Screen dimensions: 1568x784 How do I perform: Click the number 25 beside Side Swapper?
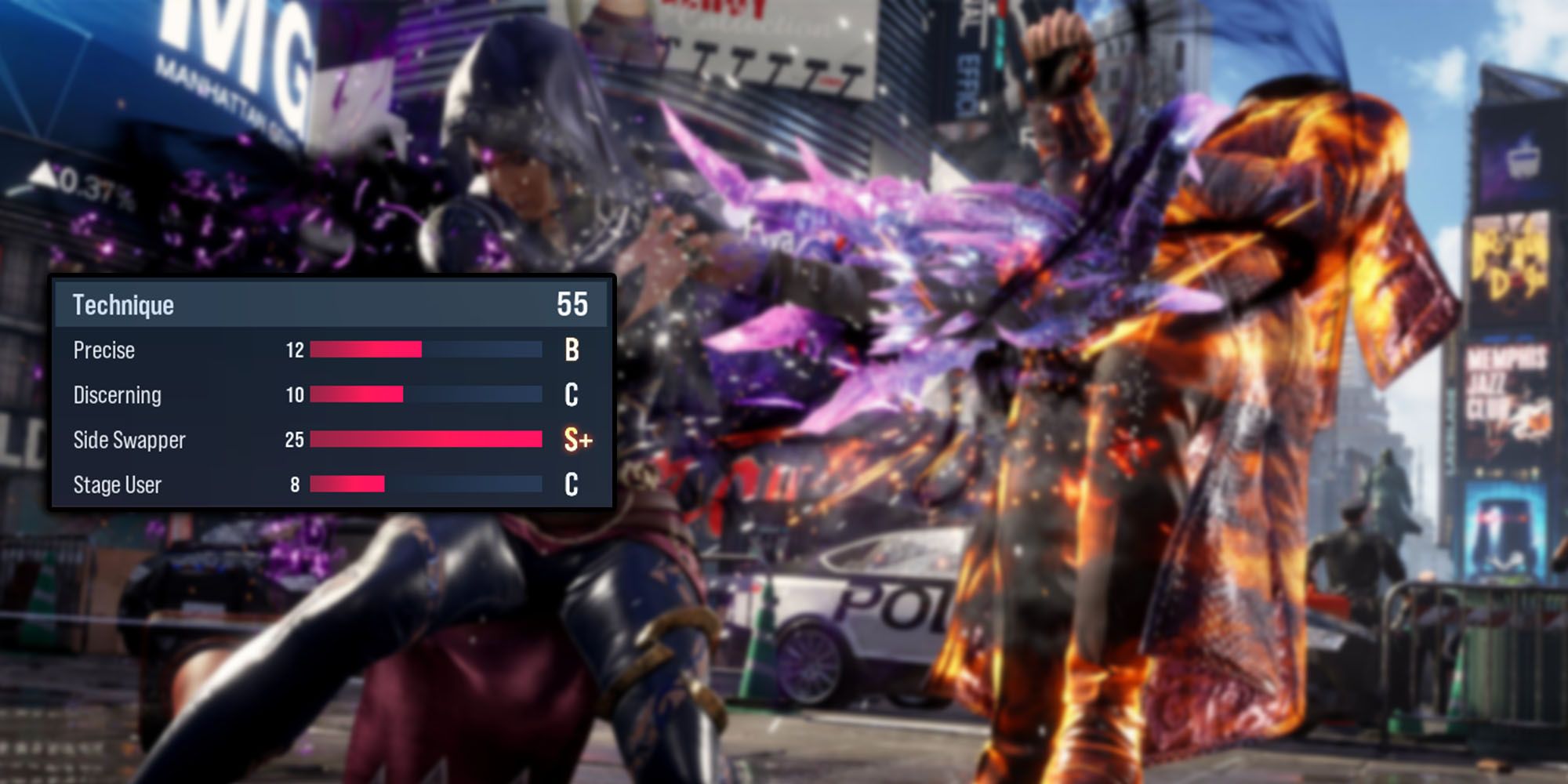click(x=296, y=440)
